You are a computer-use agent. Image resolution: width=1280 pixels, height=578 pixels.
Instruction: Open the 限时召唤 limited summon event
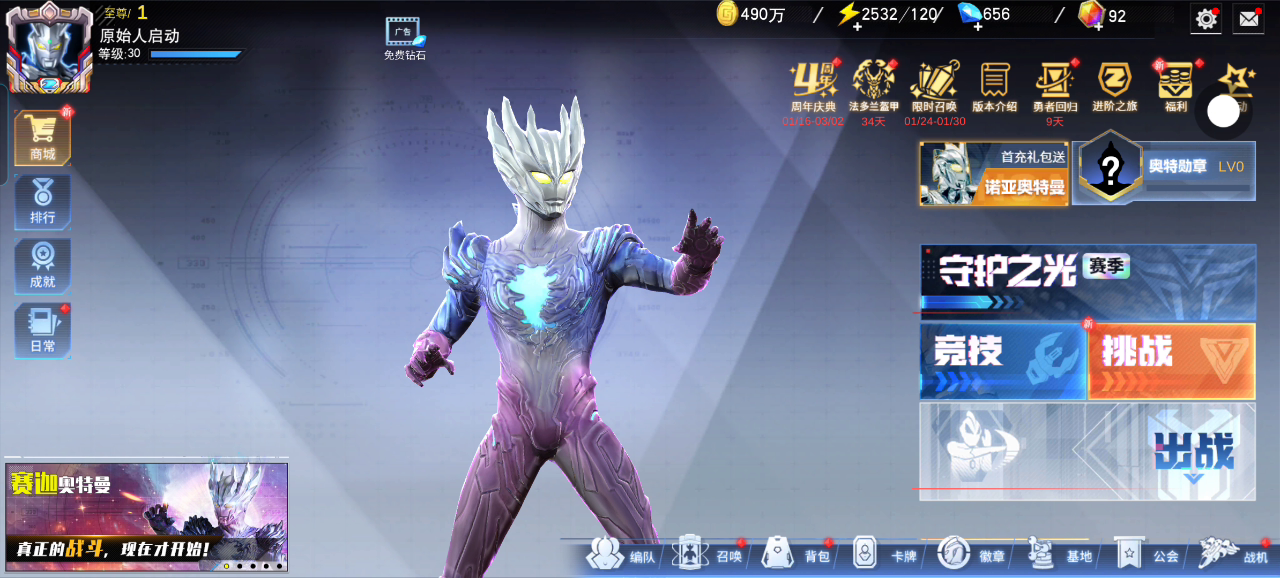(x=934, y=86)
